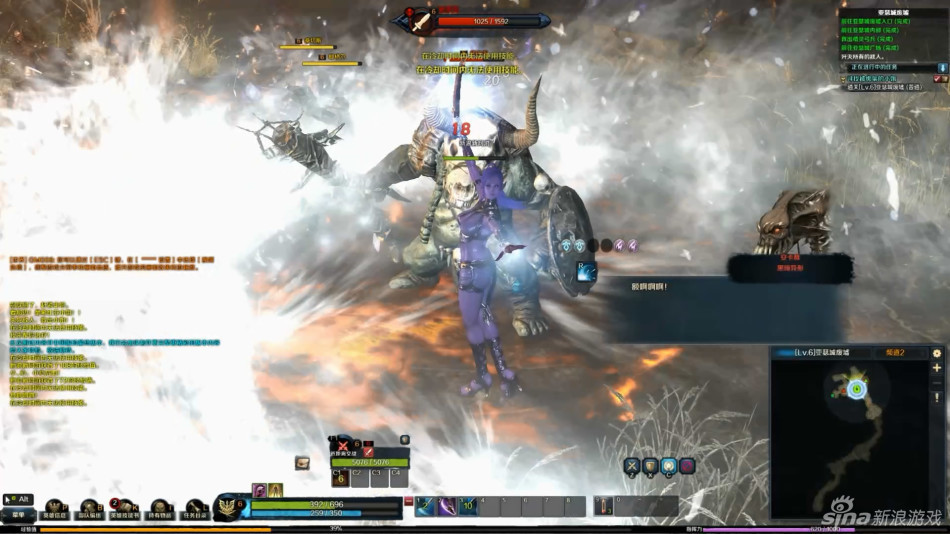
Task: Select the shield defend command
Action: point(650,466)
